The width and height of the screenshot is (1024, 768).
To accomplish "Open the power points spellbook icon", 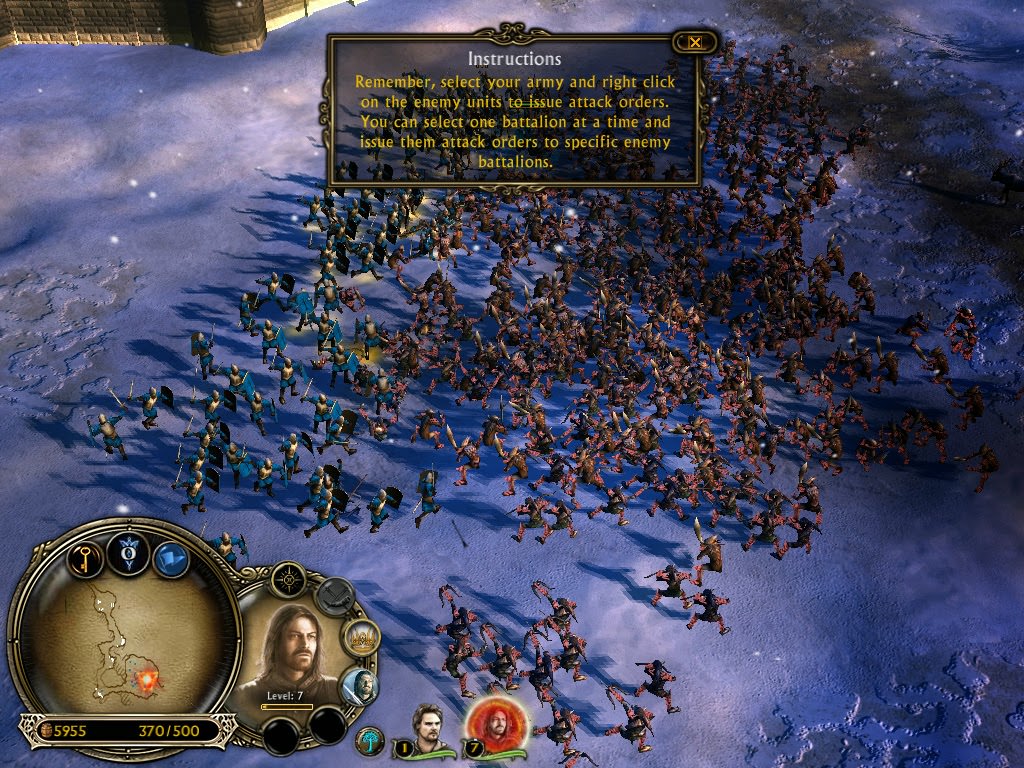I will (x=129, y=552).
